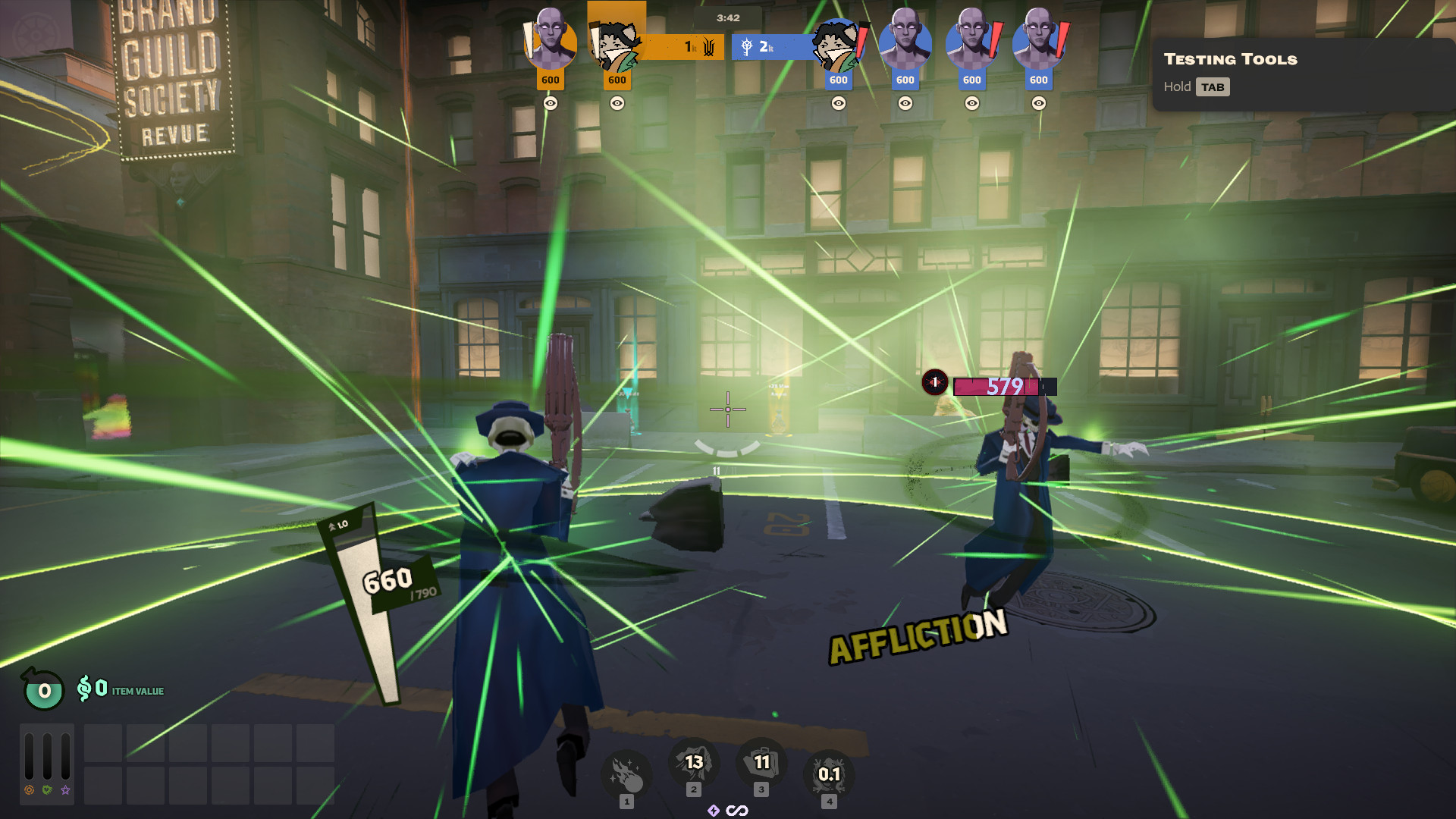Image resolution: width=1456 pixels, height=819 pixels.
Task: Cast the frog ultimate ability
Action: coord(829,773)
